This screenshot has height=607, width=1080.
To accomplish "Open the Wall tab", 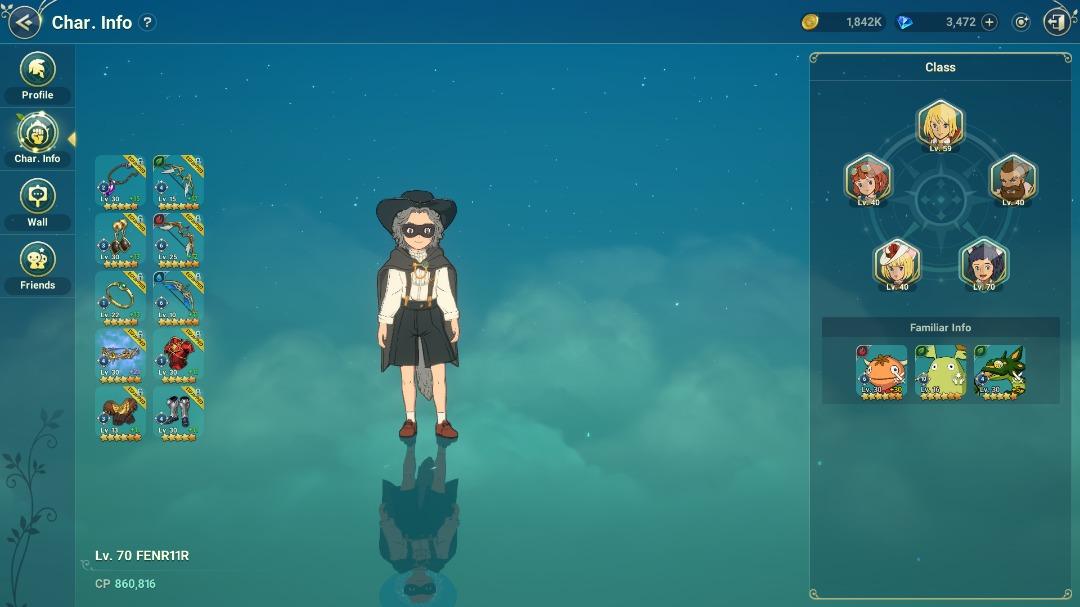I will (x=38, y=204).
